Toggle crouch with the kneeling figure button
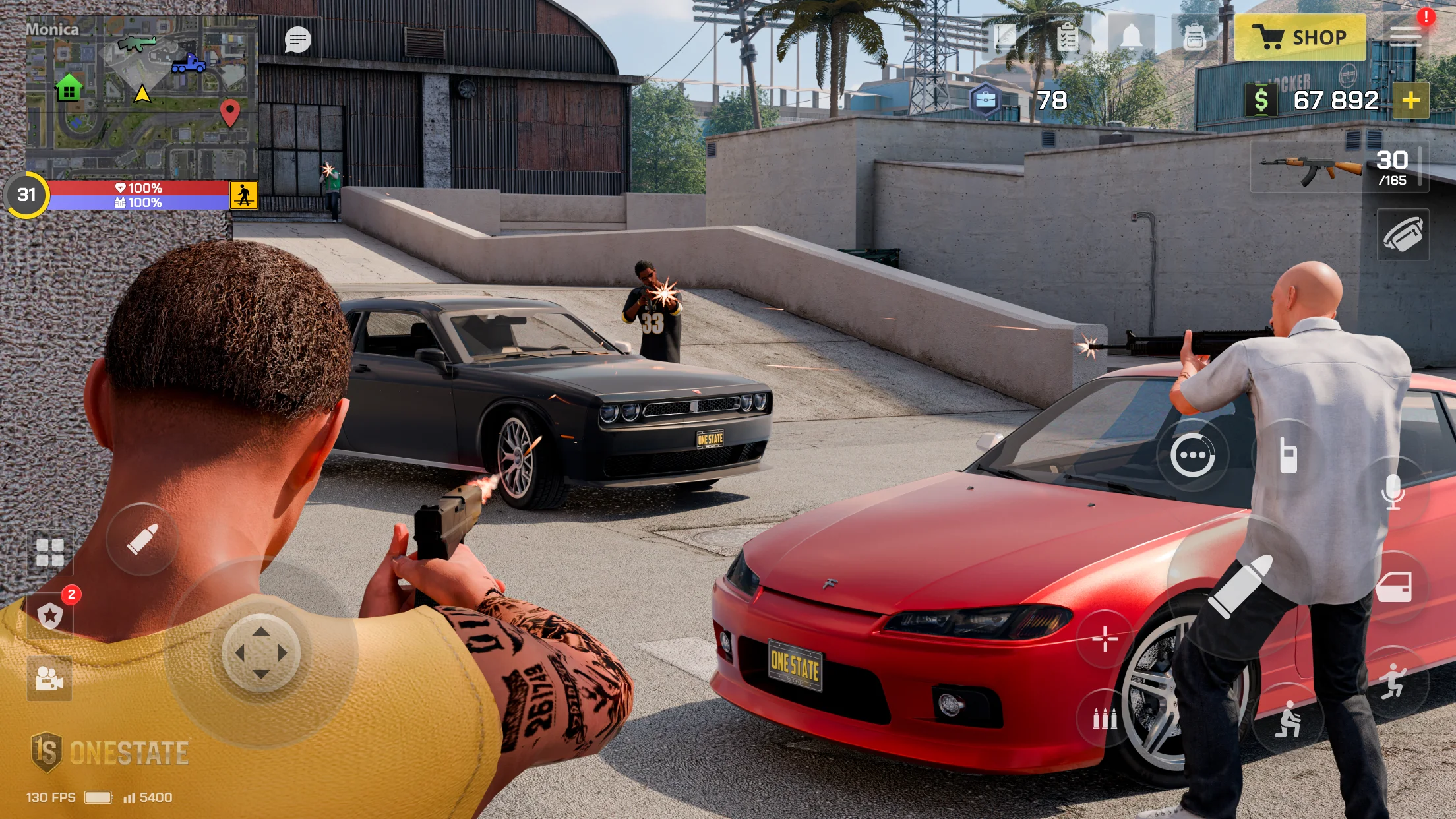This screenshot has height=819, width=1456. click(x=1287, y=719)
